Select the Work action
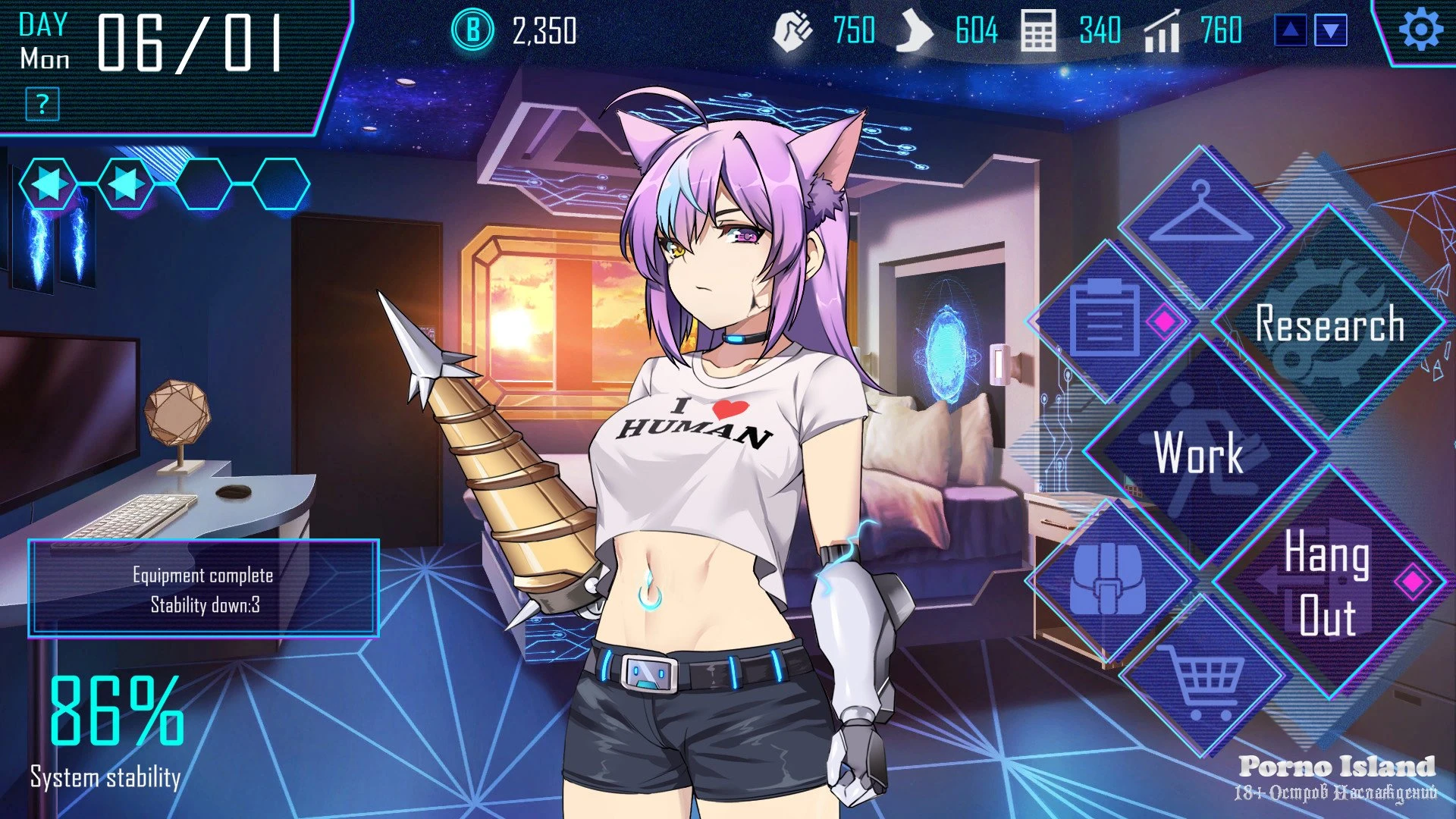 (x=1199, y=453)
